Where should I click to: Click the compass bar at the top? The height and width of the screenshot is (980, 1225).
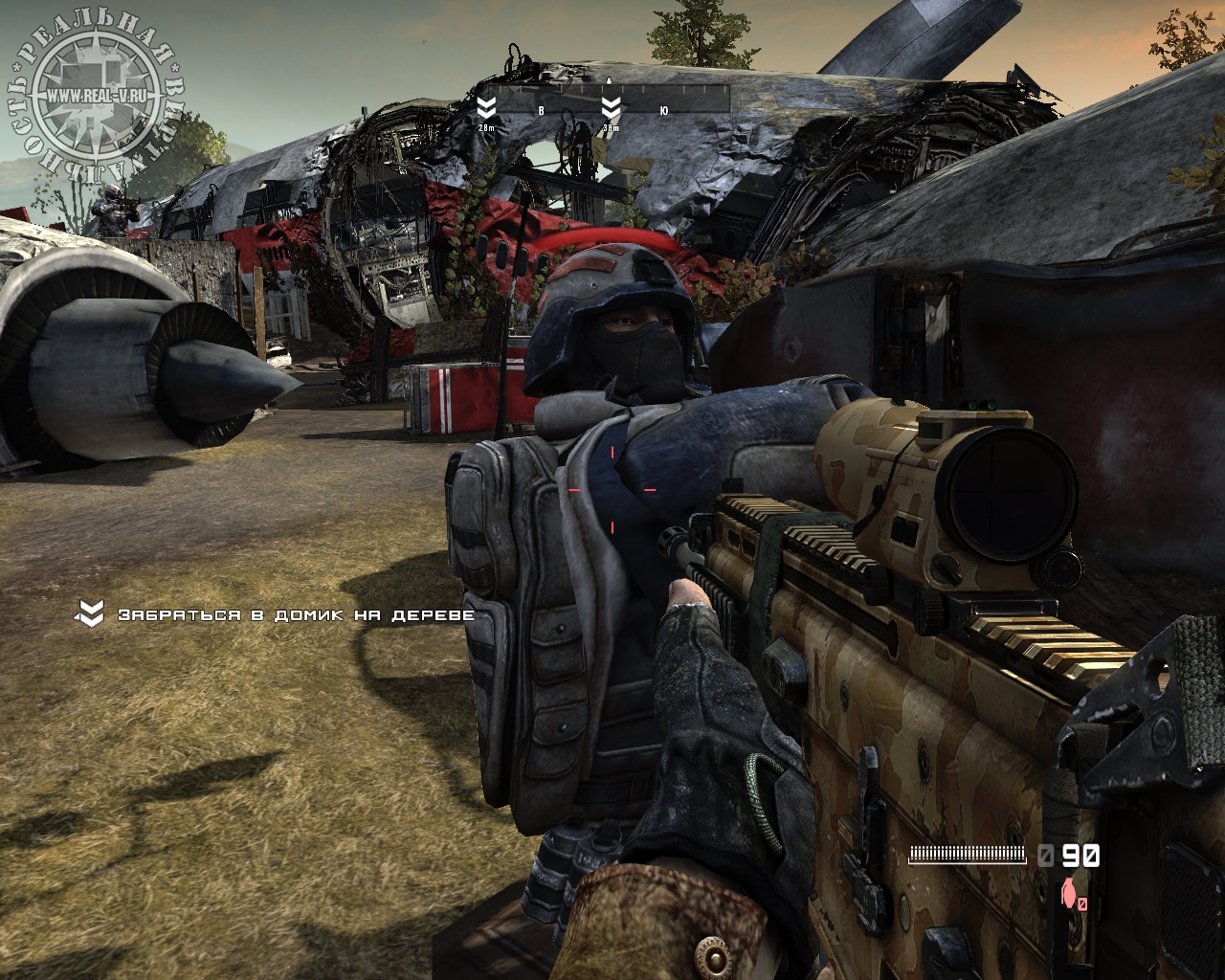605,100
